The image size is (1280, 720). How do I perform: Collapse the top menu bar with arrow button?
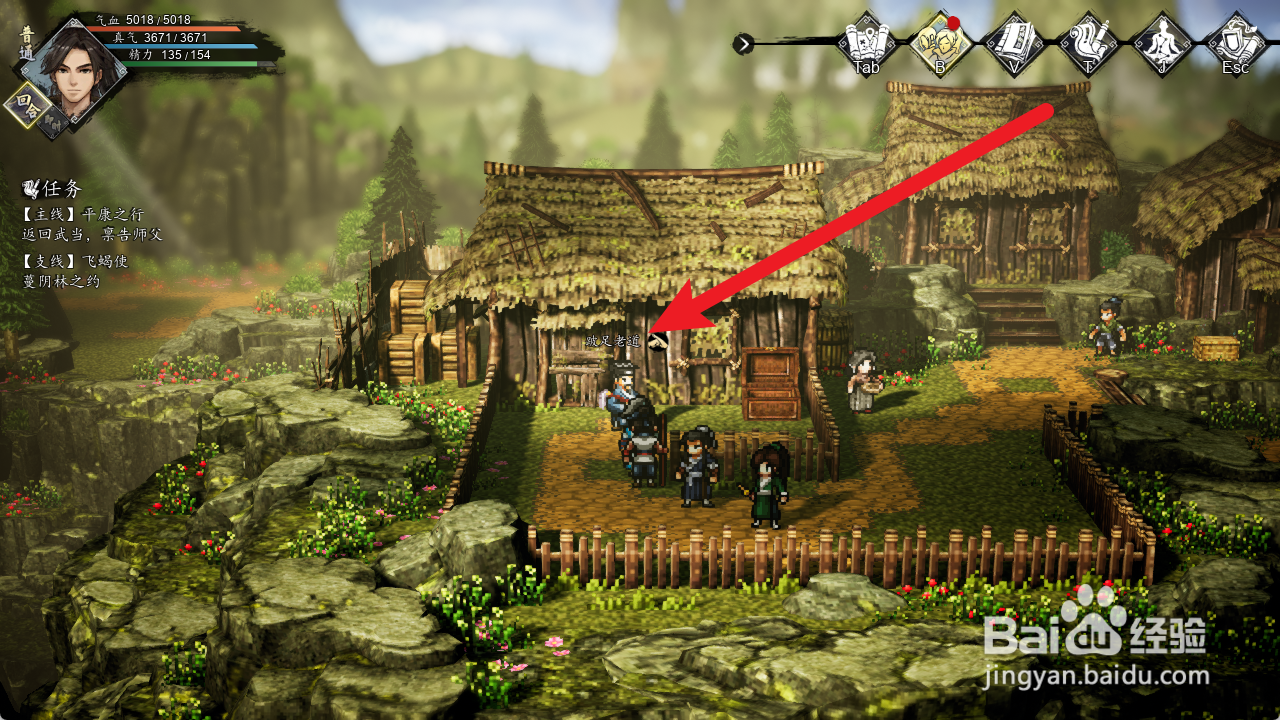[x=743, y=43]
